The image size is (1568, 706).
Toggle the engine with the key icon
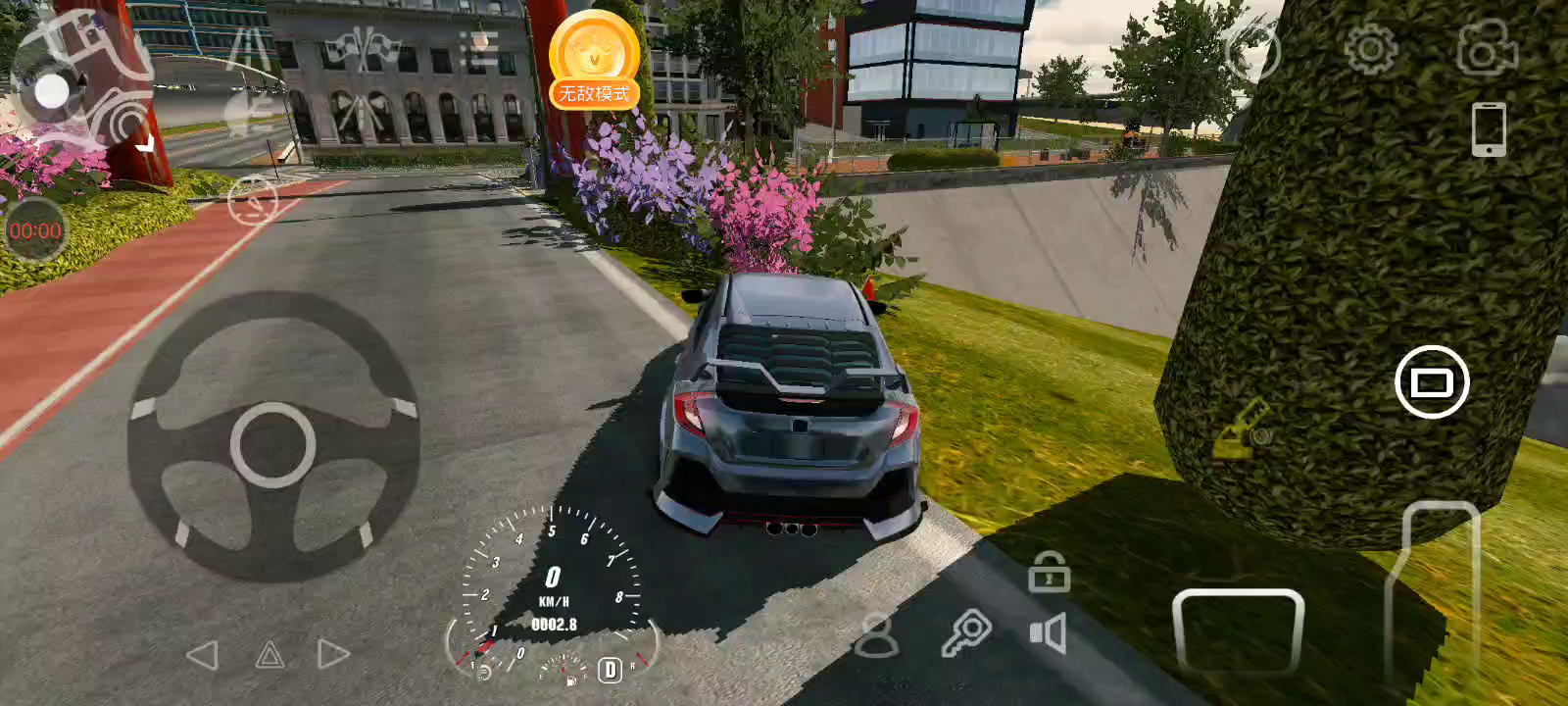[966, 632]
